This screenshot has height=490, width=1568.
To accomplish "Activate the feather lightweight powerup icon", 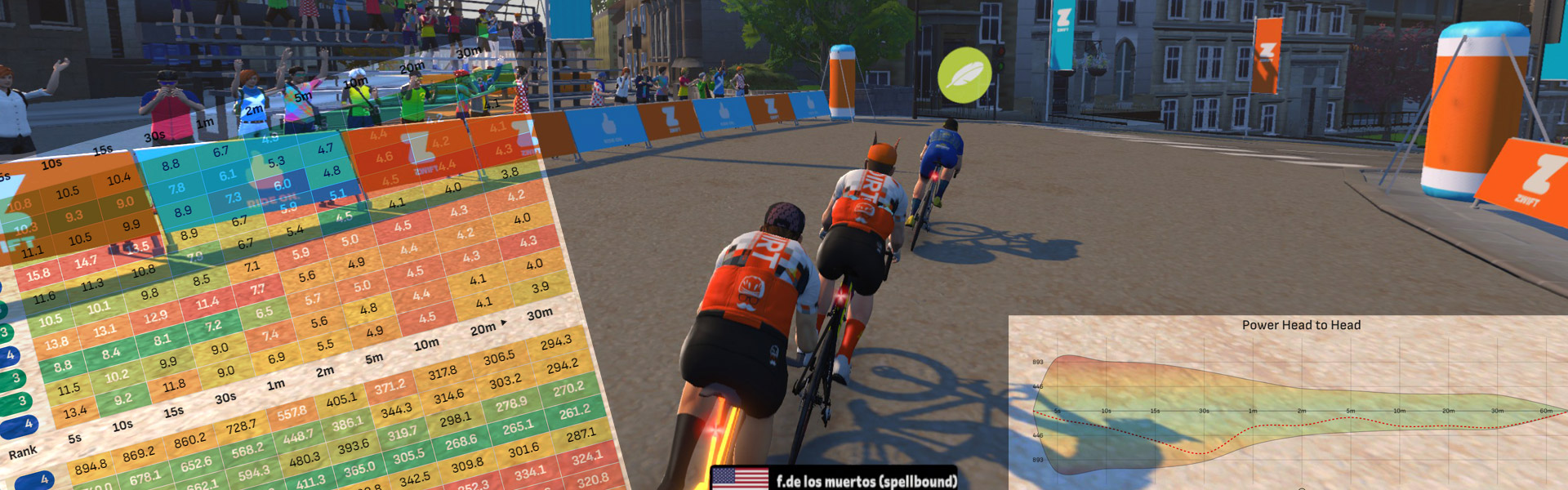I will click(x=964, y=74).
